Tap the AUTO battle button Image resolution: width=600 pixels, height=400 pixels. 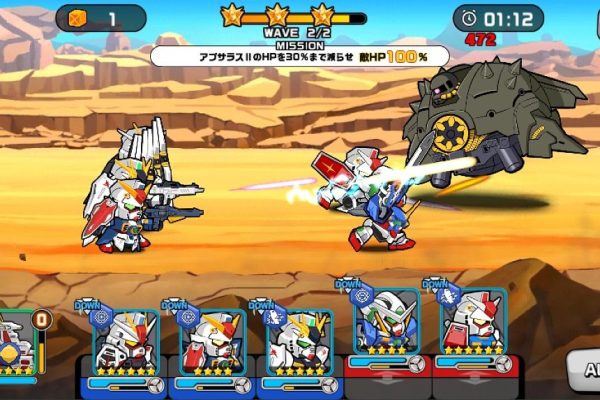(585, 368)
